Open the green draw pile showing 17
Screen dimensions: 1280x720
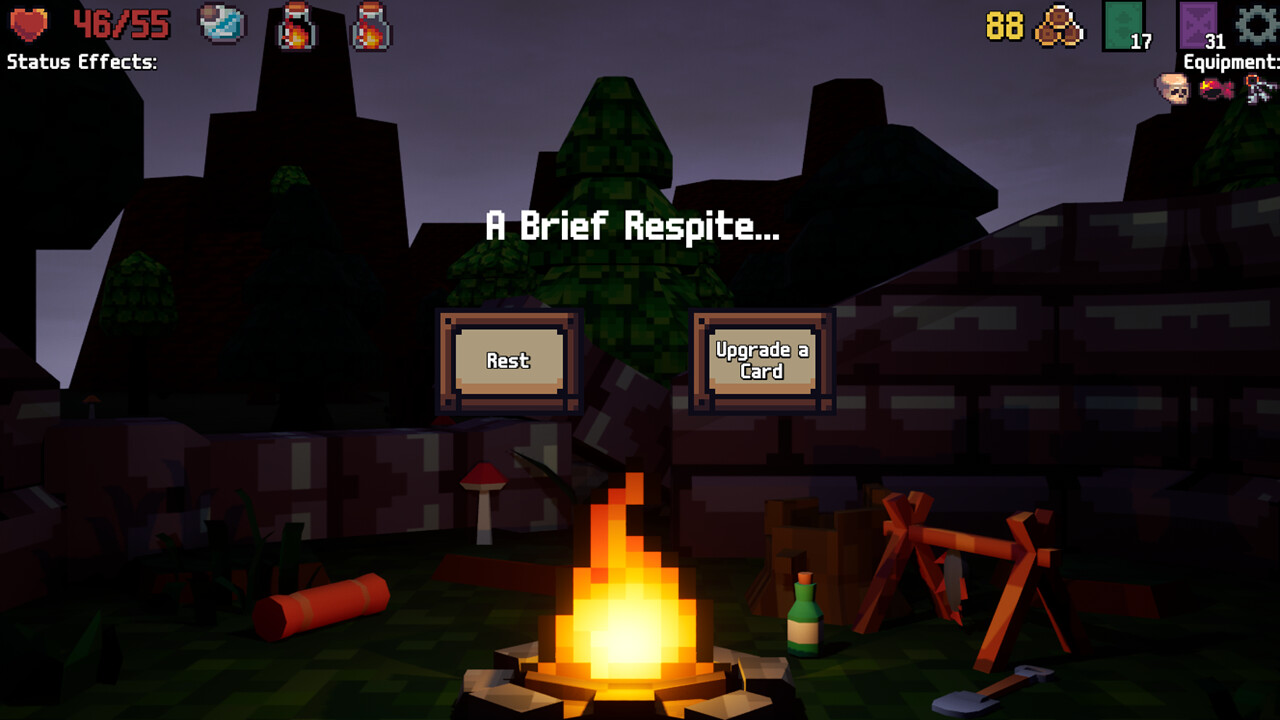1125,26
